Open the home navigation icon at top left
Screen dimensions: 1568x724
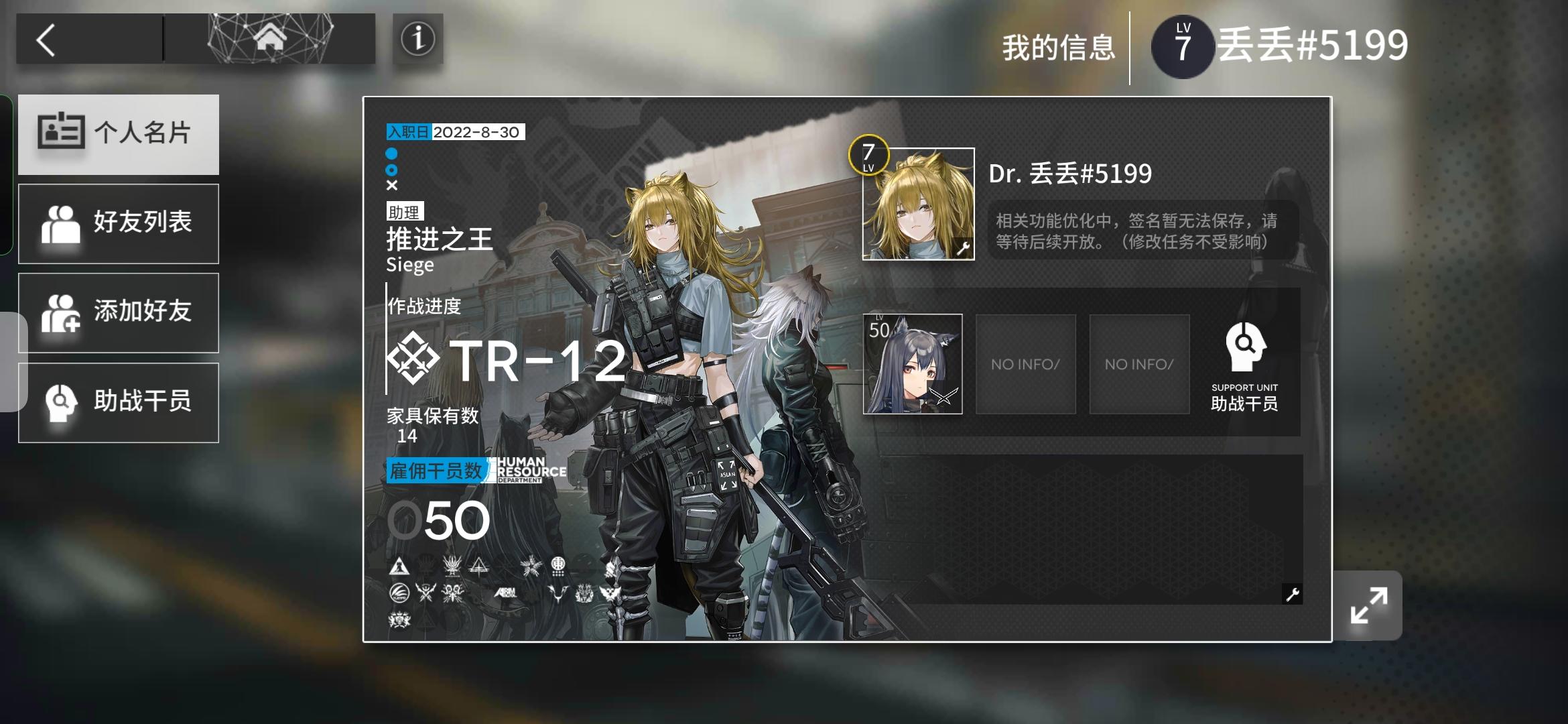pyautogui.click(x=268, y=38)
